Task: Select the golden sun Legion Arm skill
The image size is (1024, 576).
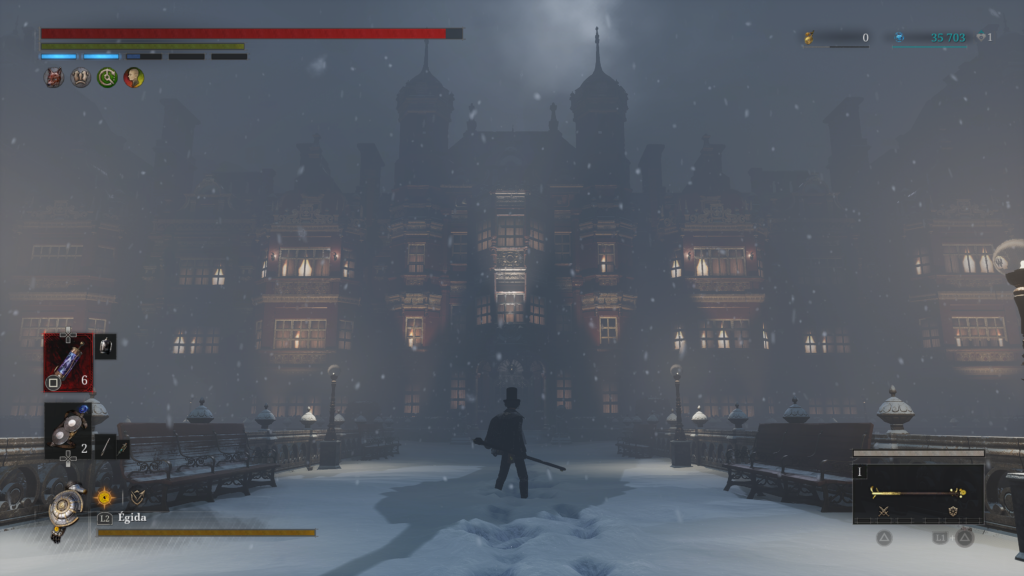Action: [104, 496]
